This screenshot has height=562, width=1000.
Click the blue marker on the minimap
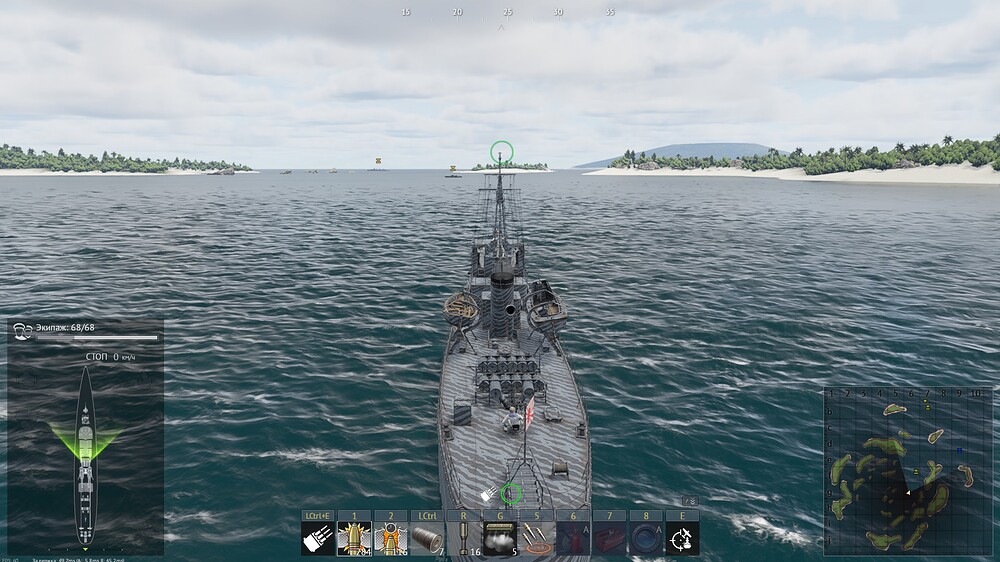click(959, 451)
